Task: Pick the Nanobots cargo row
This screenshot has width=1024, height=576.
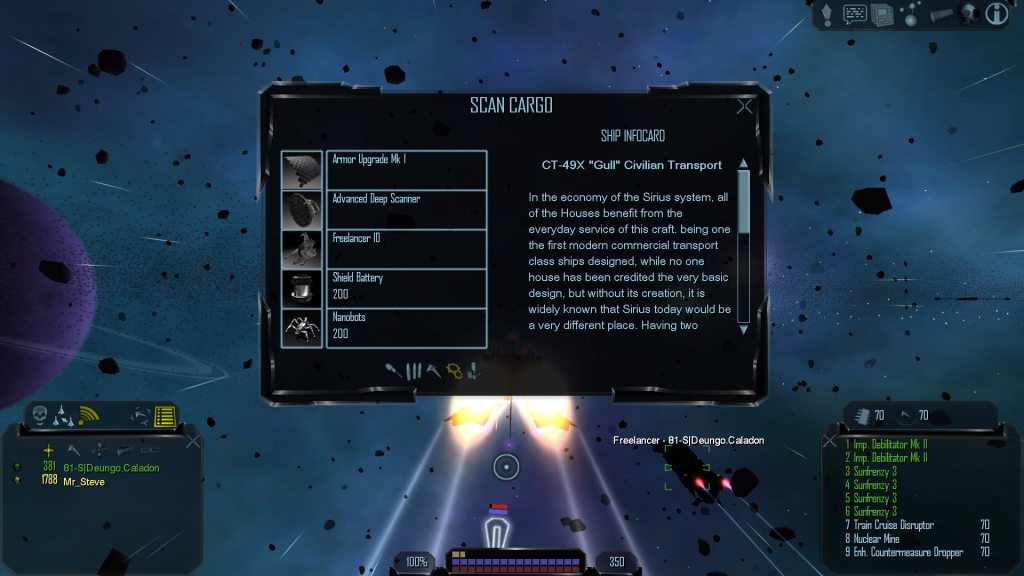Action: pyautogui.click(x=406, y=327)
